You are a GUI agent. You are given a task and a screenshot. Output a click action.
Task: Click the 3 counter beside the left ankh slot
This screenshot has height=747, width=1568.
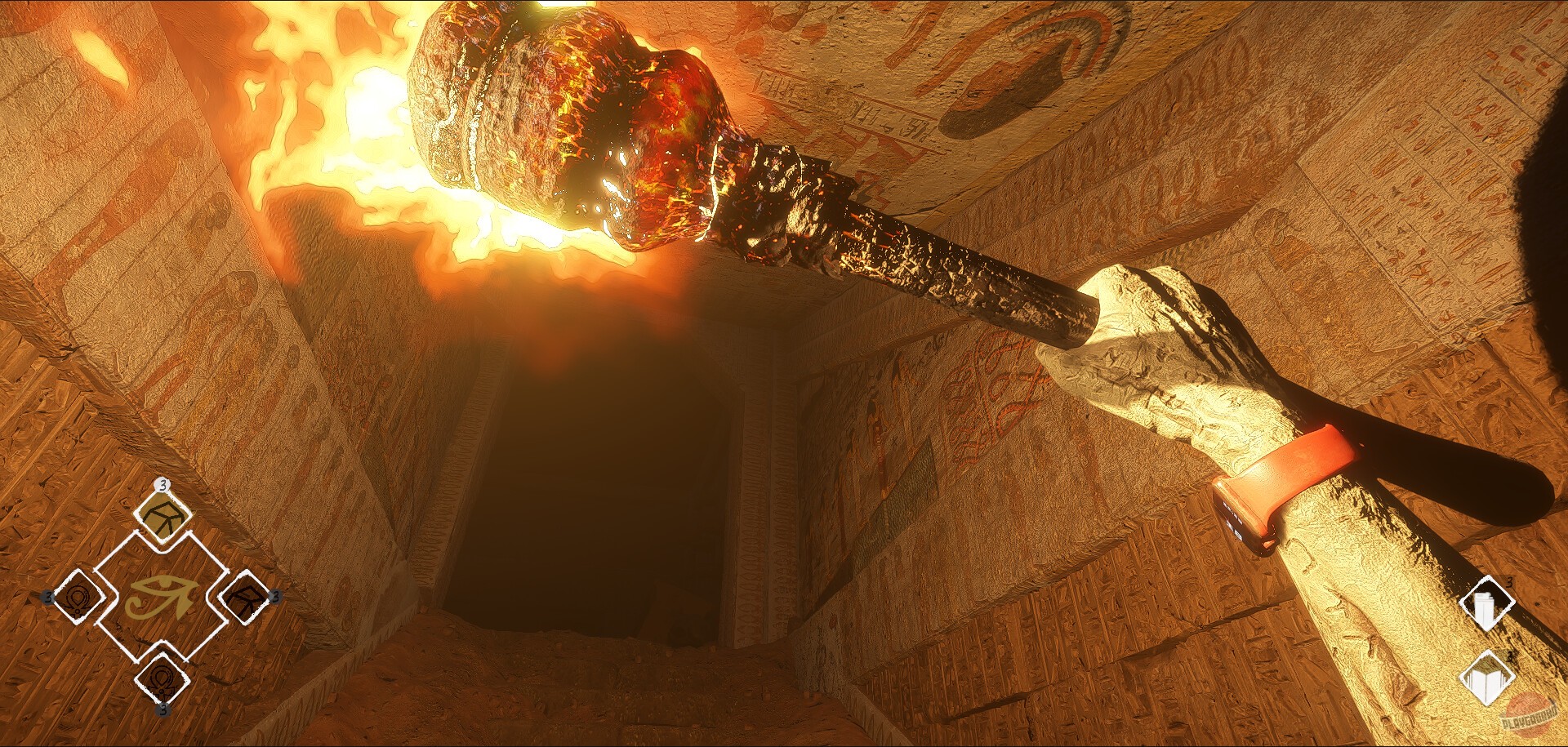point(48,597)
